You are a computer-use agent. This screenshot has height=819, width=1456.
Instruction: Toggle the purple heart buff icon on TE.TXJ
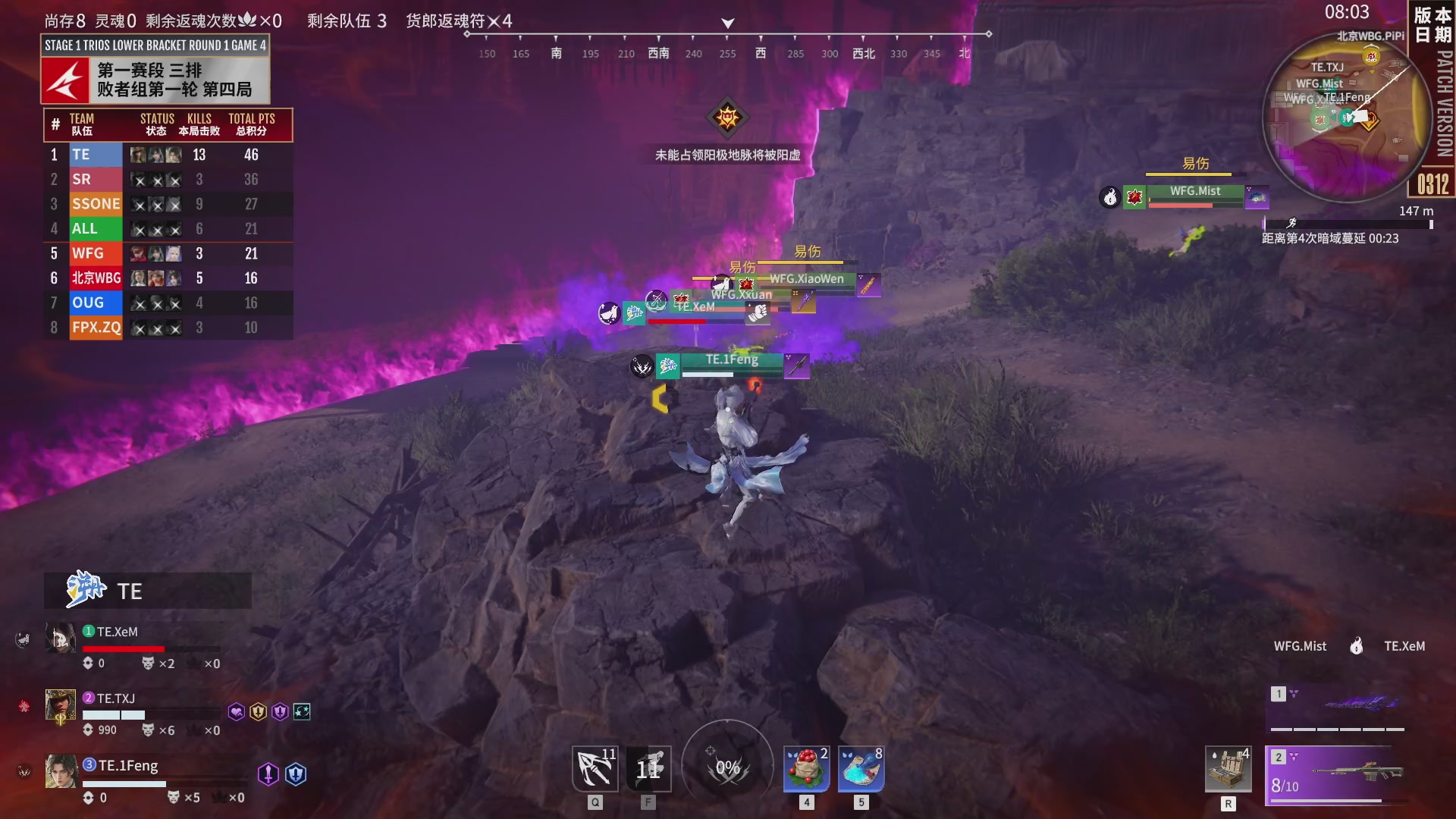click(237, 711)
